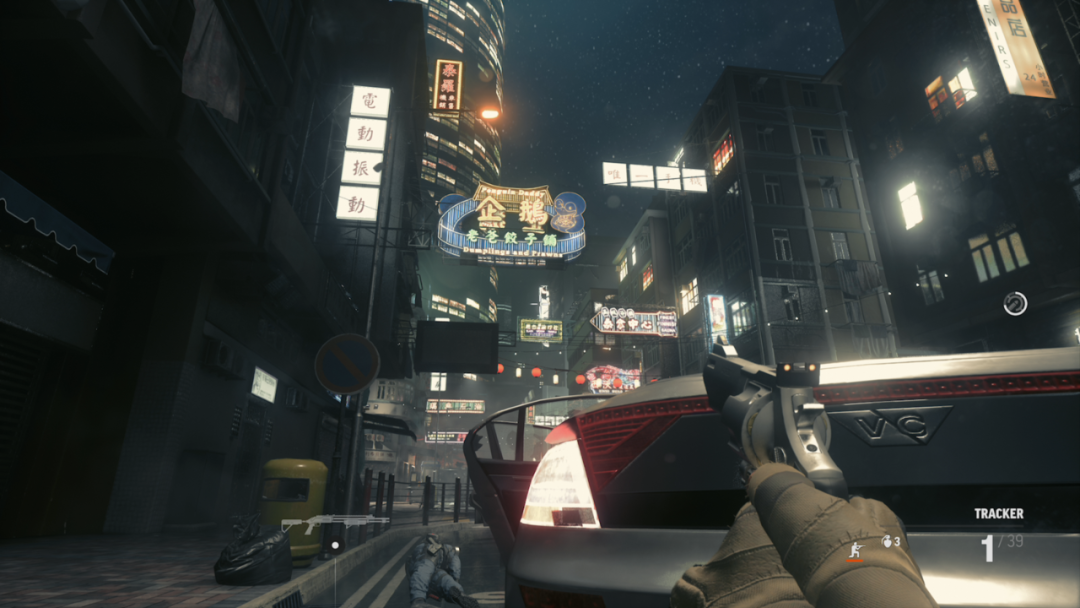1080x608 pixels.
Task: Click the TRACKER weapon name label
Action: [x=998, y=514]
